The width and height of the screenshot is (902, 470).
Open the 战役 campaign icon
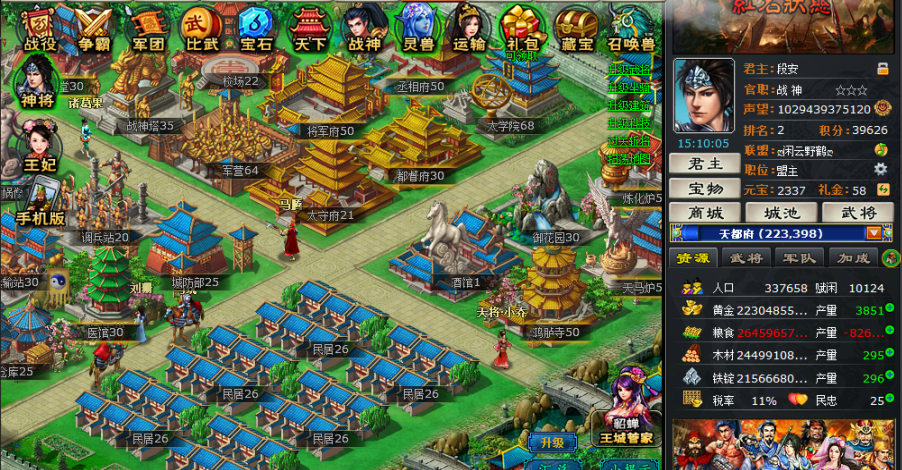[x=40, y=27]
